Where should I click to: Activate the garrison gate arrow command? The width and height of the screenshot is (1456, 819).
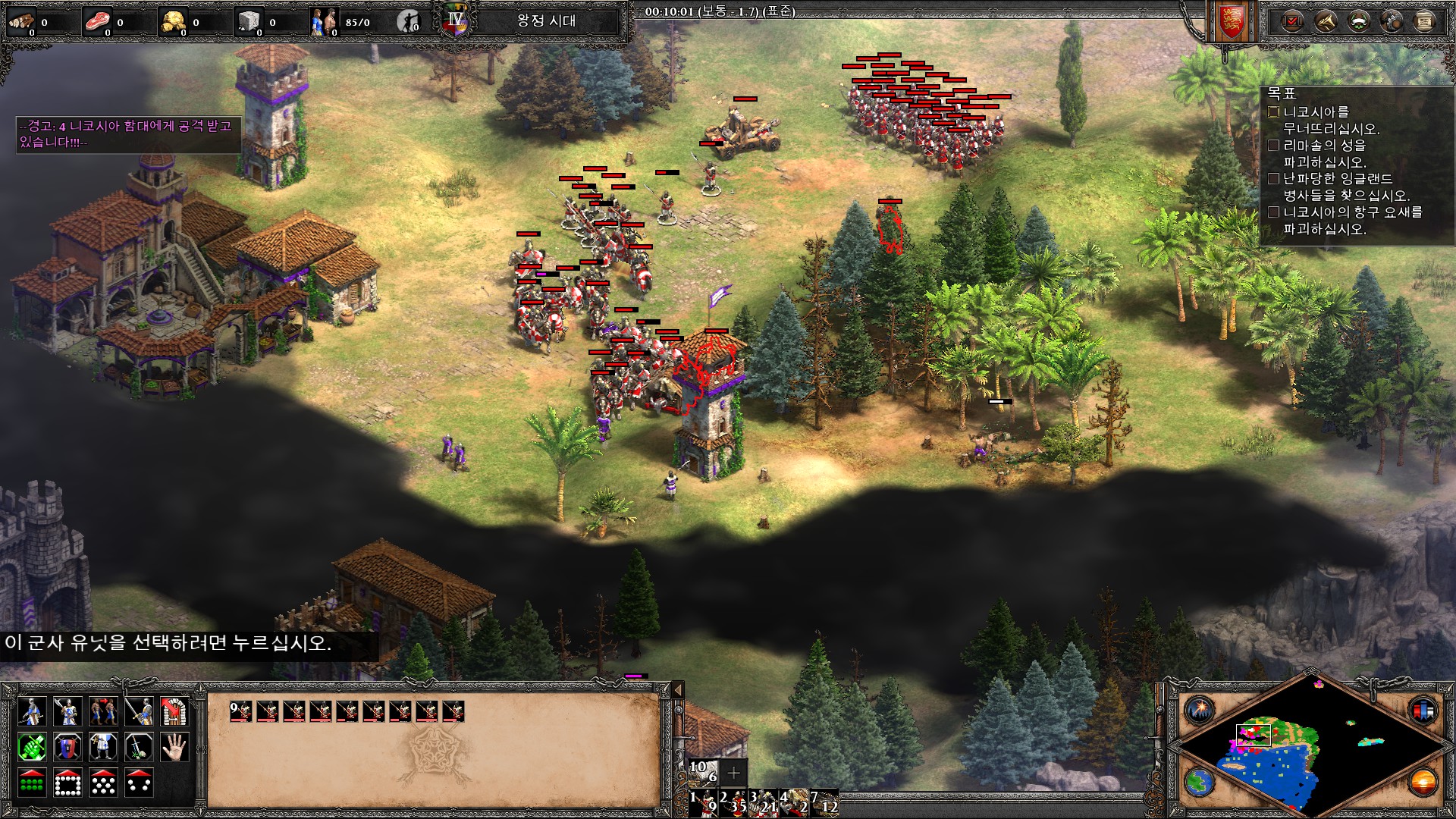point(174,712)
